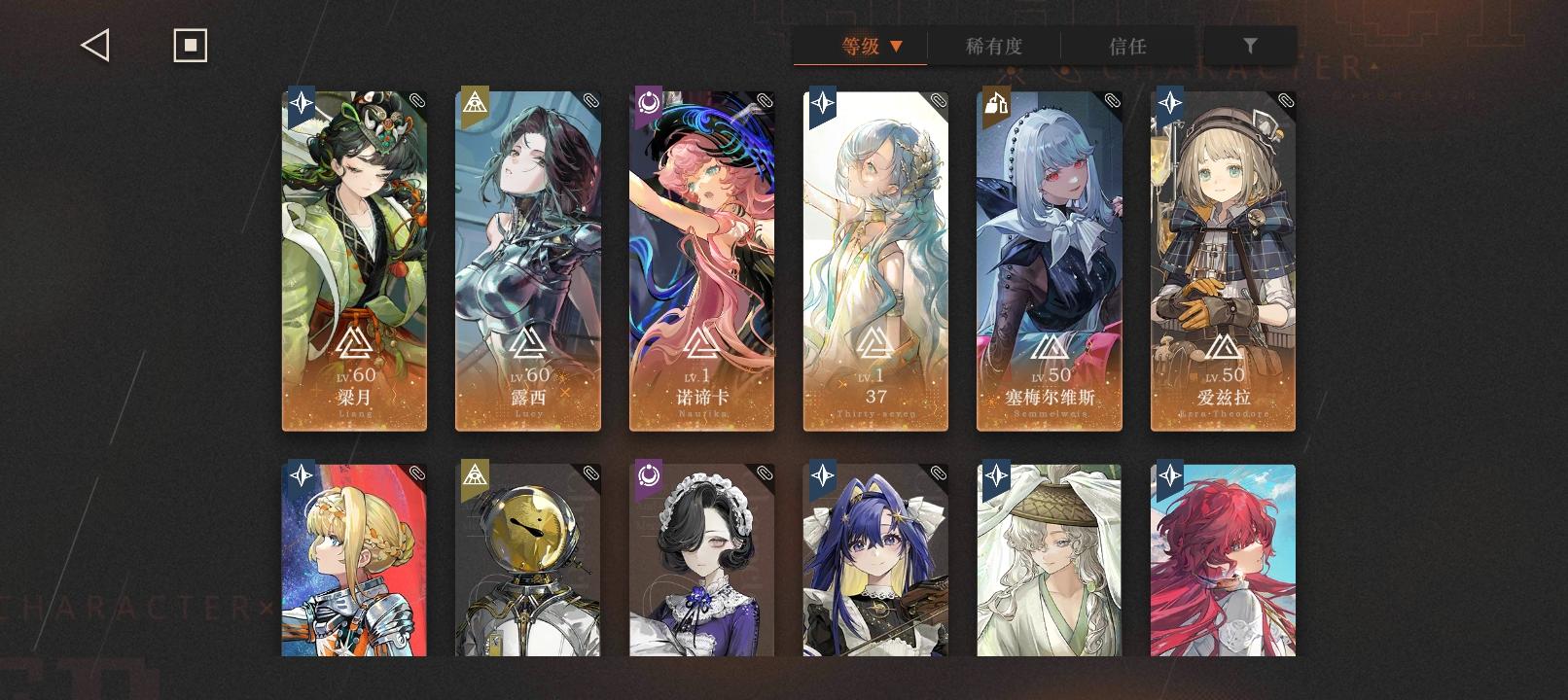Select the 信任 sorting tab
This screenshot has height=700, width=1568.
point(1128,45)
